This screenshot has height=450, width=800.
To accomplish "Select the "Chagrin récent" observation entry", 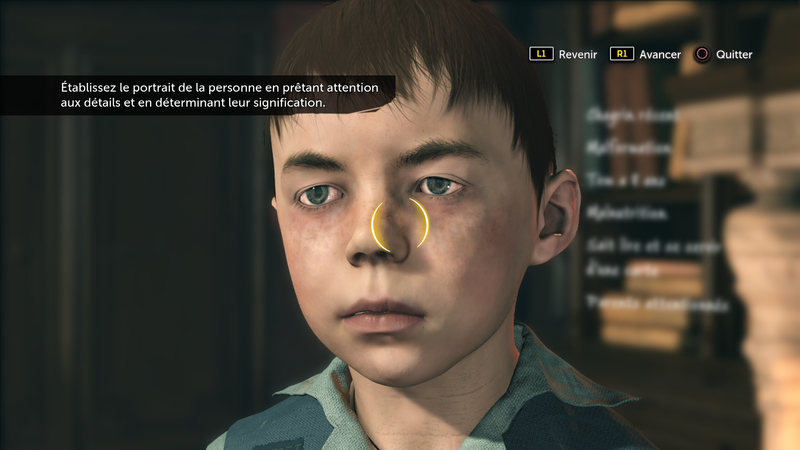I will click(634, 115).
